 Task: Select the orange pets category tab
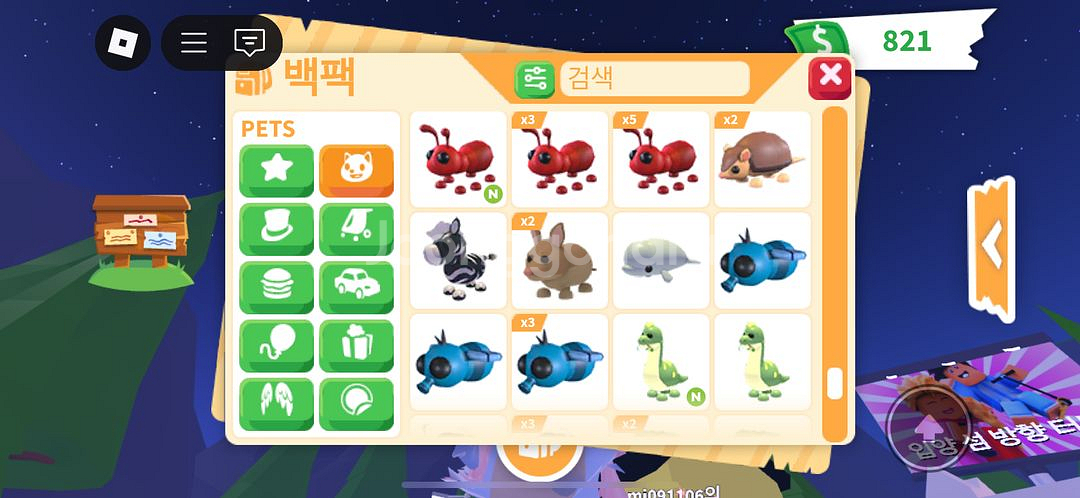pos(356,171)
